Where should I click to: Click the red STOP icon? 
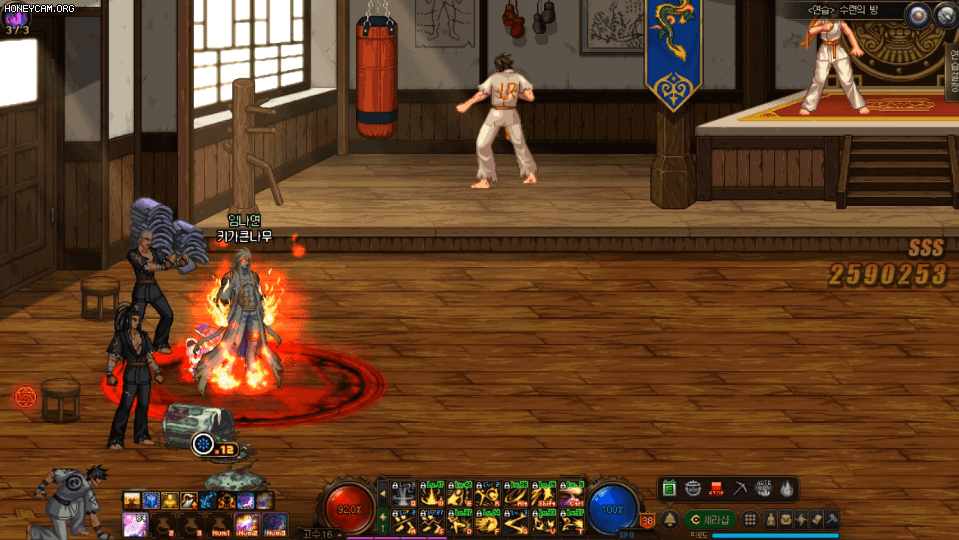tap(716, 489)
